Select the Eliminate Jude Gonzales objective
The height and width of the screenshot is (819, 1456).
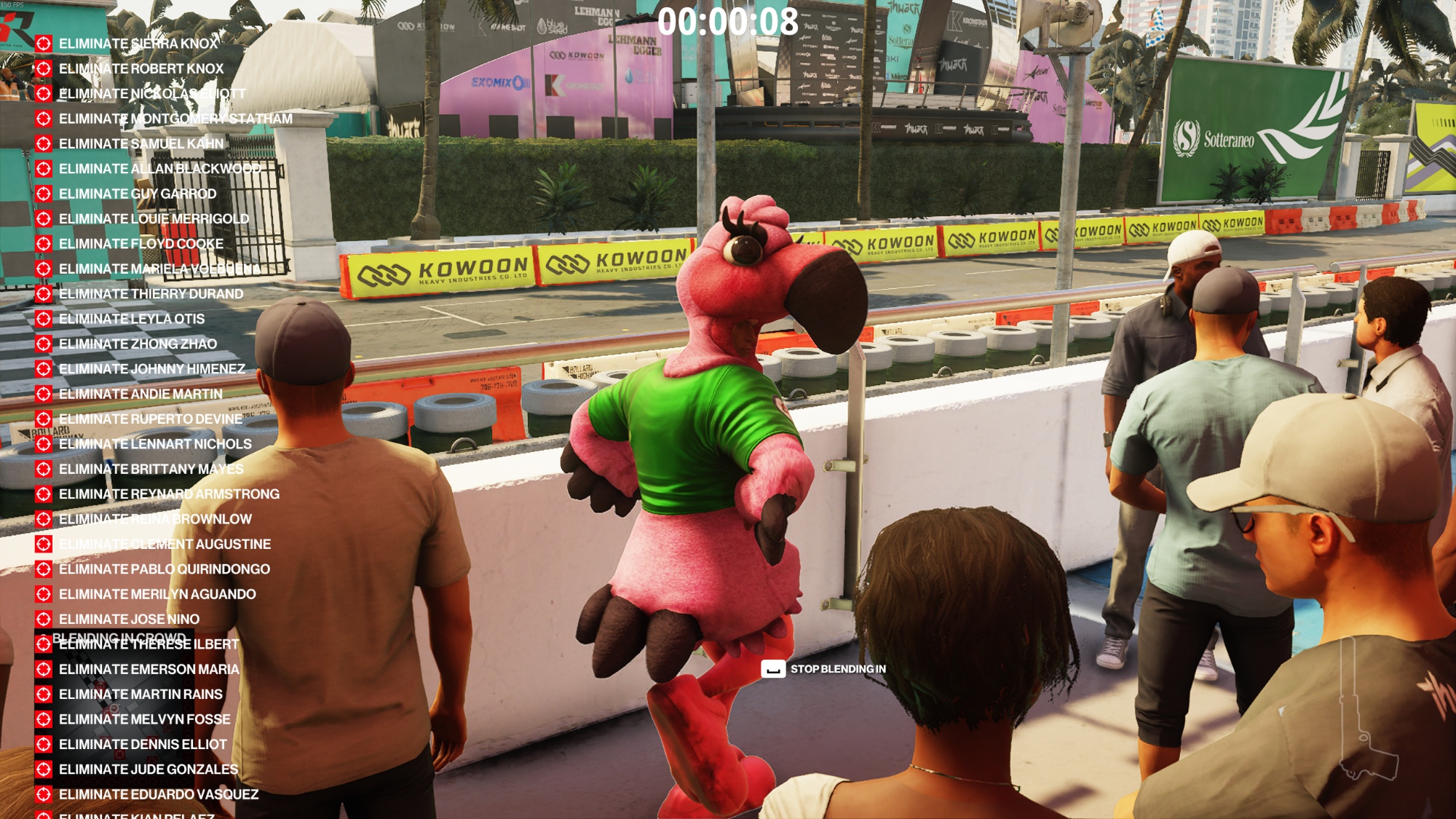pos(149,769)
